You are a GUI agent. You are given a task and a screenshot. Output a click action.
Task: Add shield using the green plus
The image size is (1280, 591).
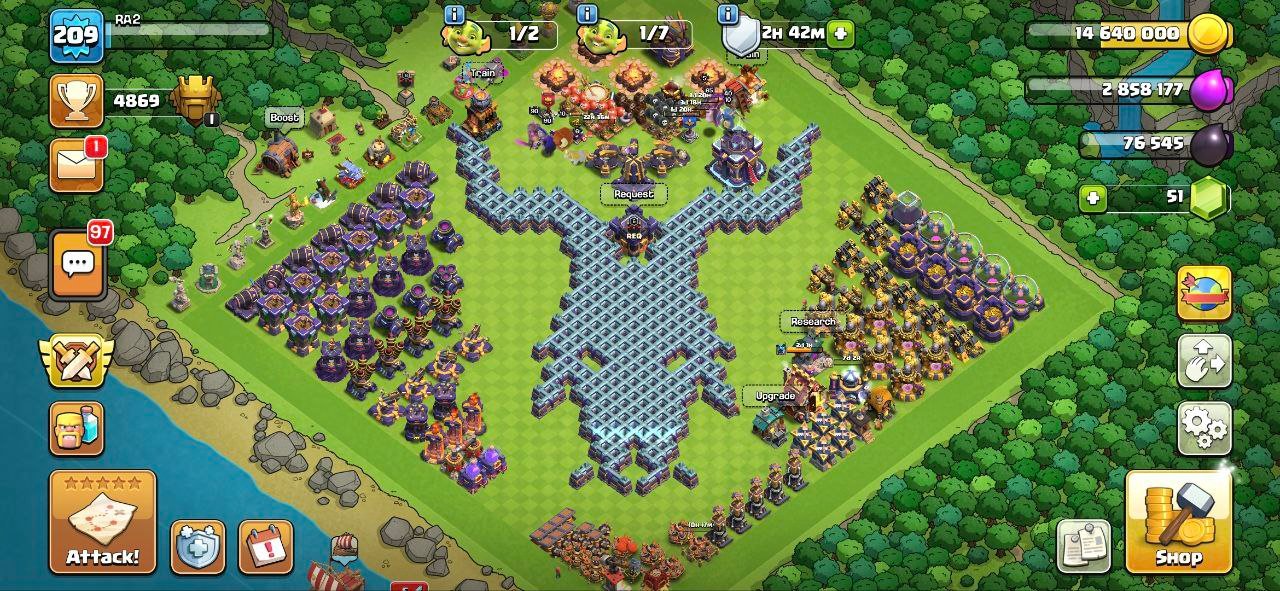840,33
